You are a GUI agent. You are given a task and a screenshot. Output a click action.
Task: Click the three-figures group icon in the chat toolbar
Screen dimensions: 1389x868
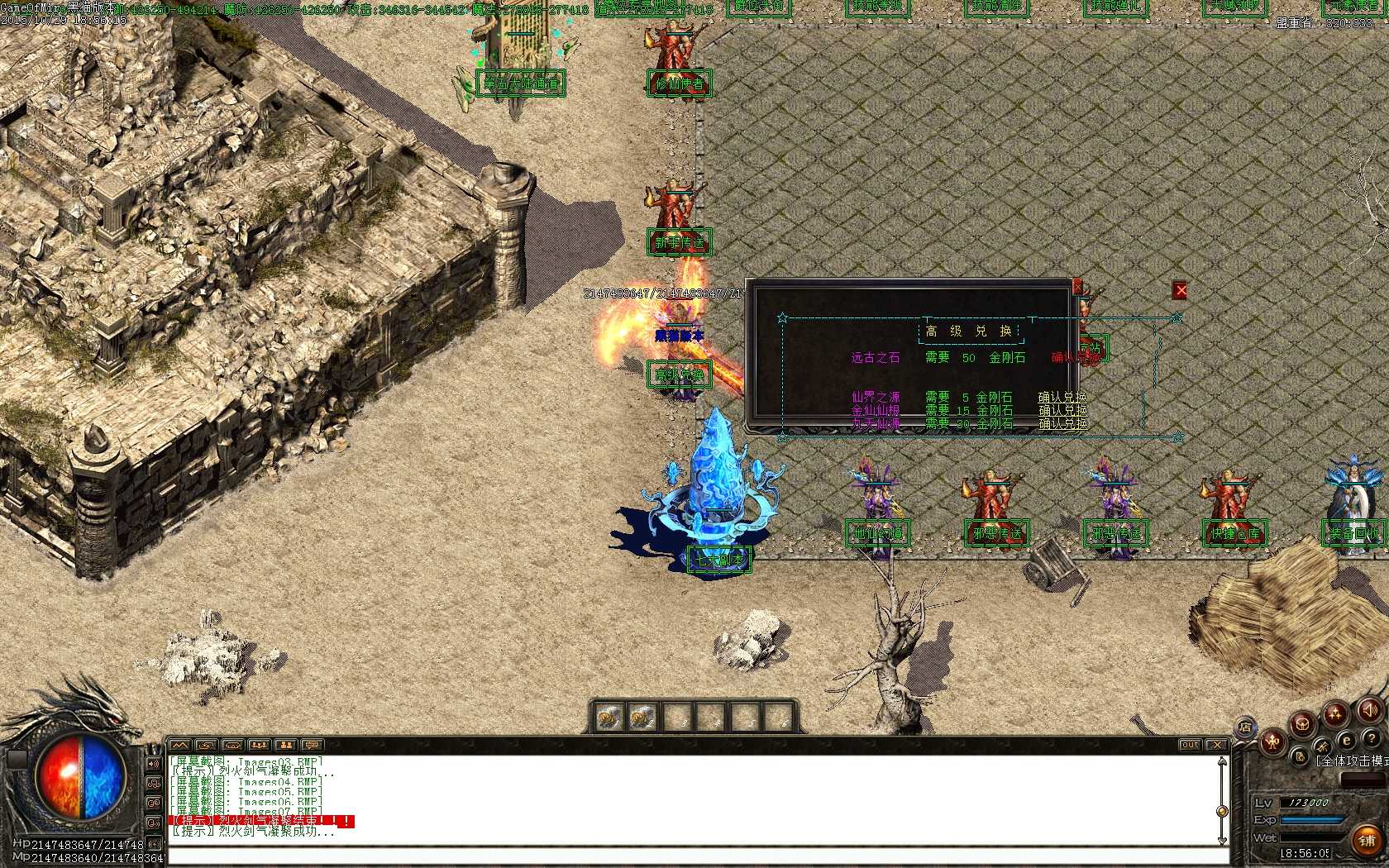click(260, 745)
